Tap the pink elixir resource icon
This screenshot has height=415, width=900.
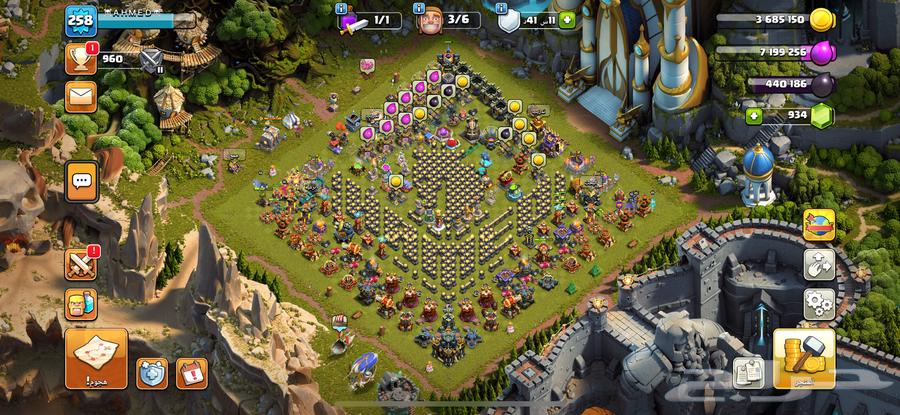(x=822, y=52)
